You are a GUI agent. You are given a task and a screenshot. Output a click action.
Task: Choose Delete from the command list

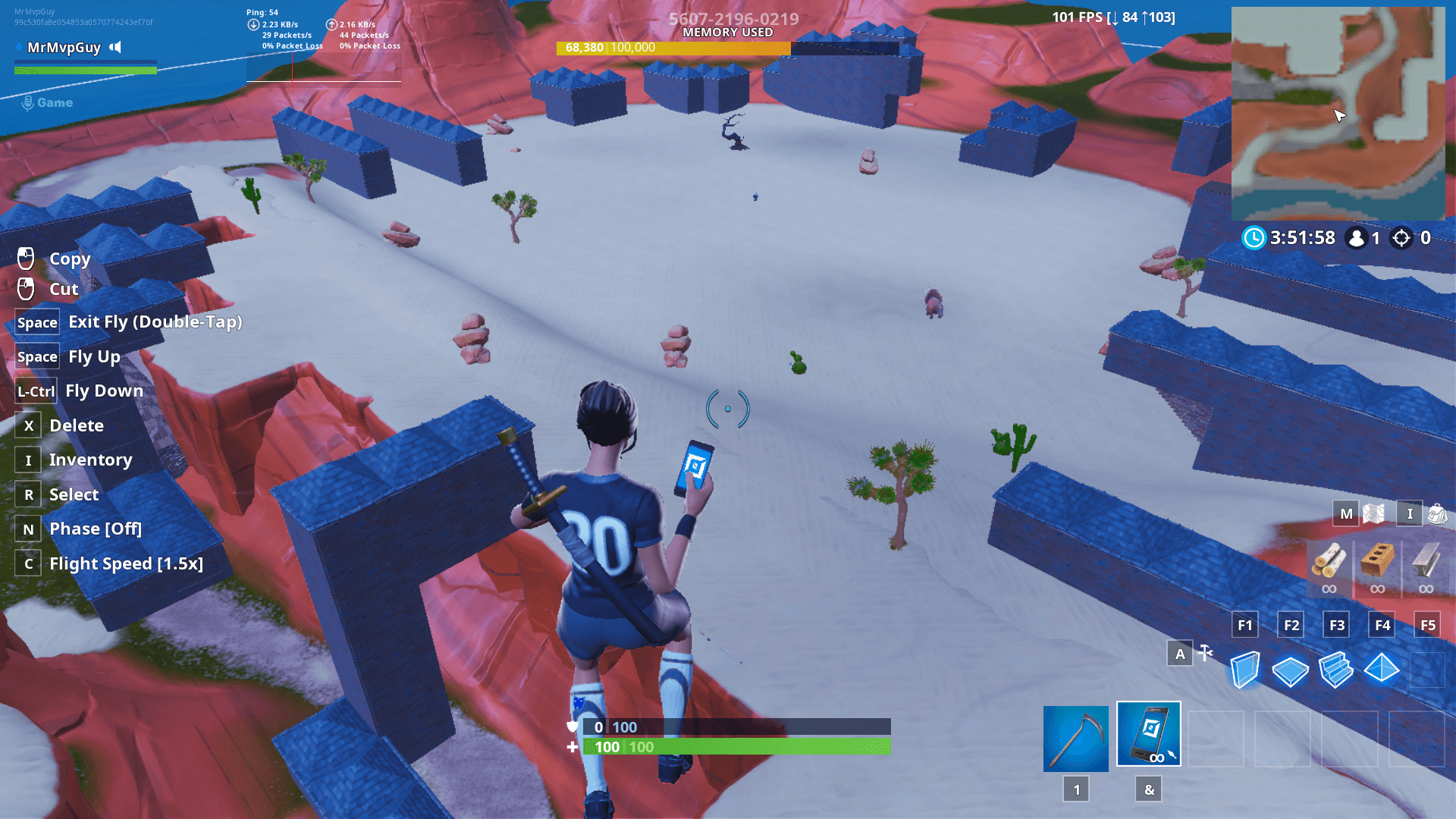pos(77,425)
